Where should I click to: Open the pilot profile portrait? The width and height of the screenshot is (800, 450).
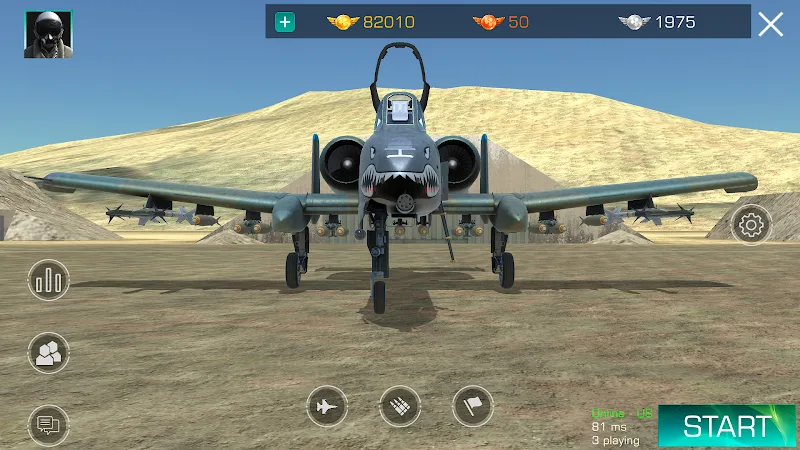[x=48, y=34]
